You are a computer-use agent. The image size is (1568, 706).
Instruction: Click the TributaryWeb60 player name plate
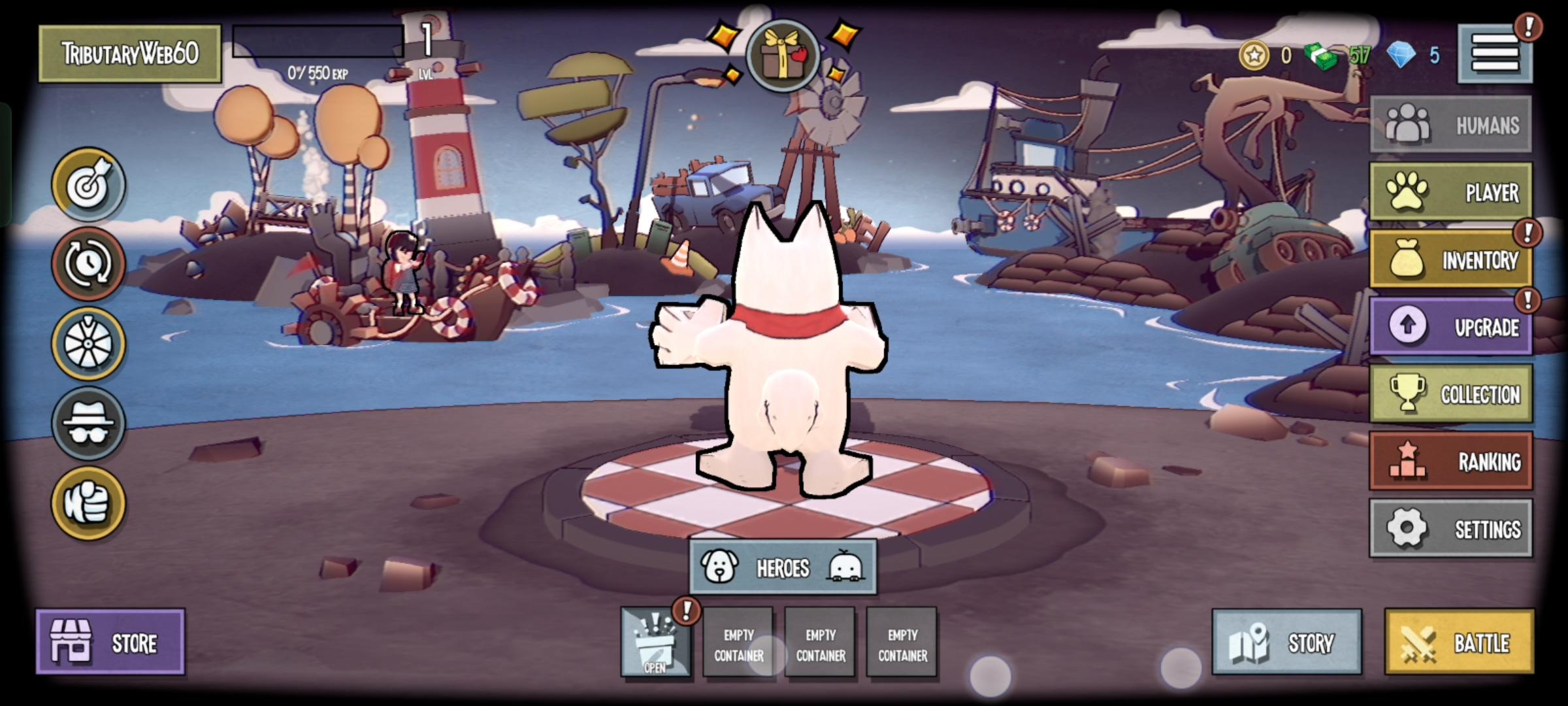pos(130,54)
